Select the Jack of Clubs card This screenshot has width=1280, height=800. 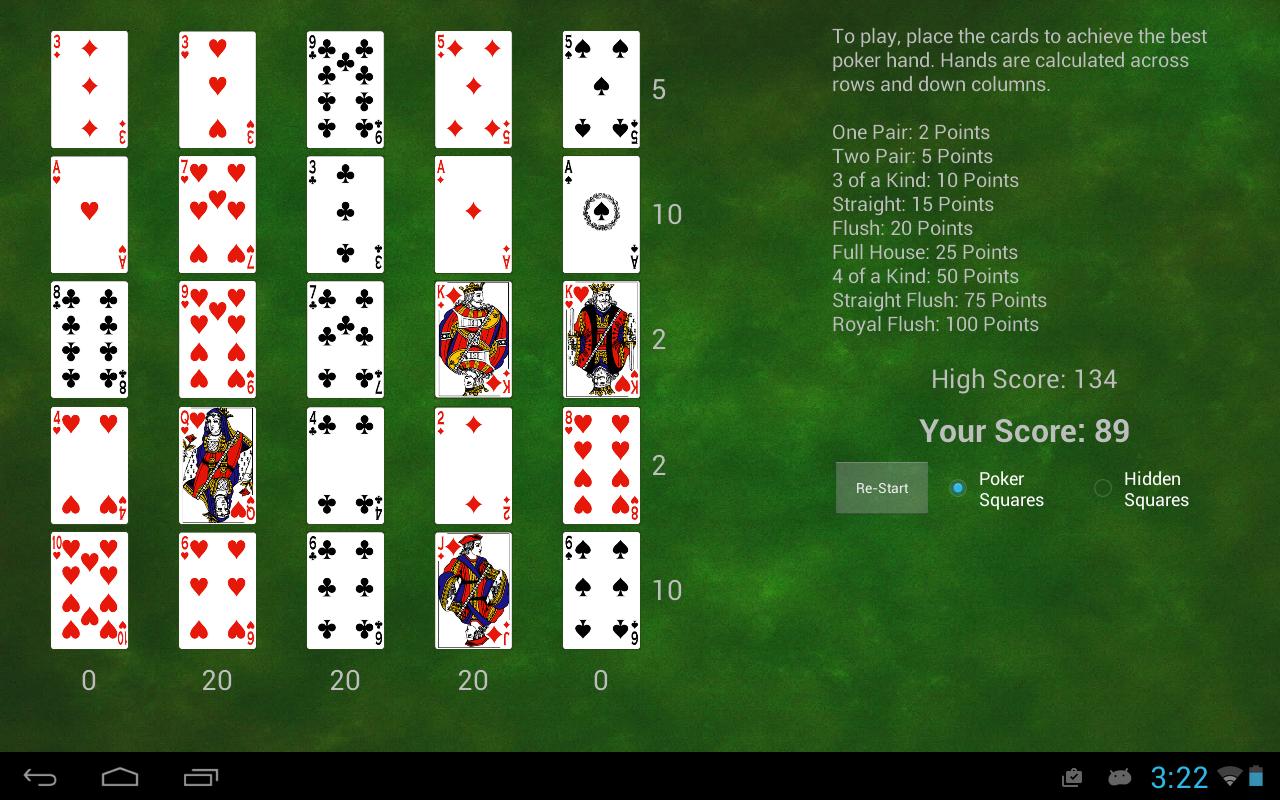(473, 590)
